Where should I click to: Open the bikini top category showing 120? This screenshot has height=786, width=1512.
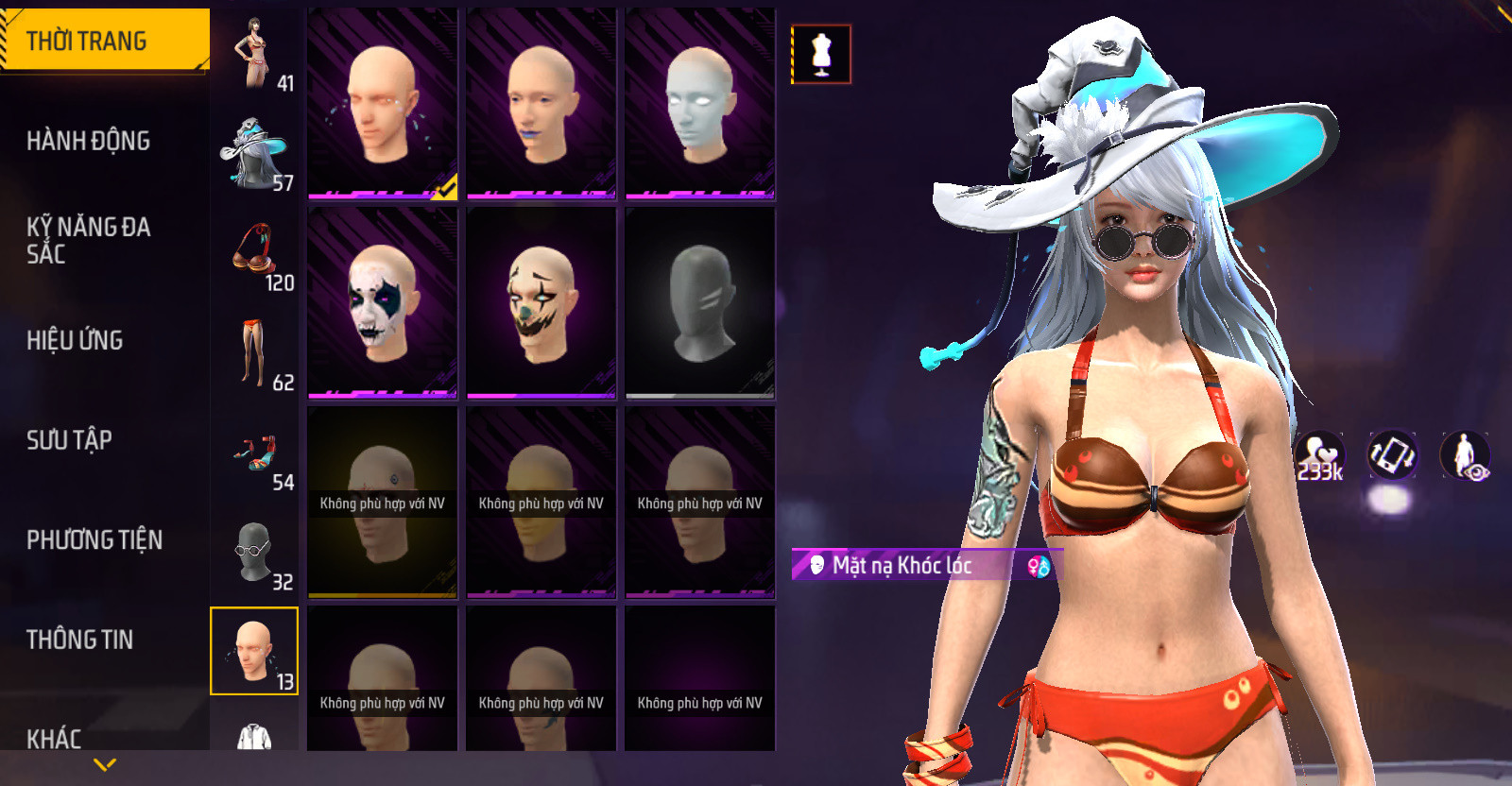click(x=255, y=254)
